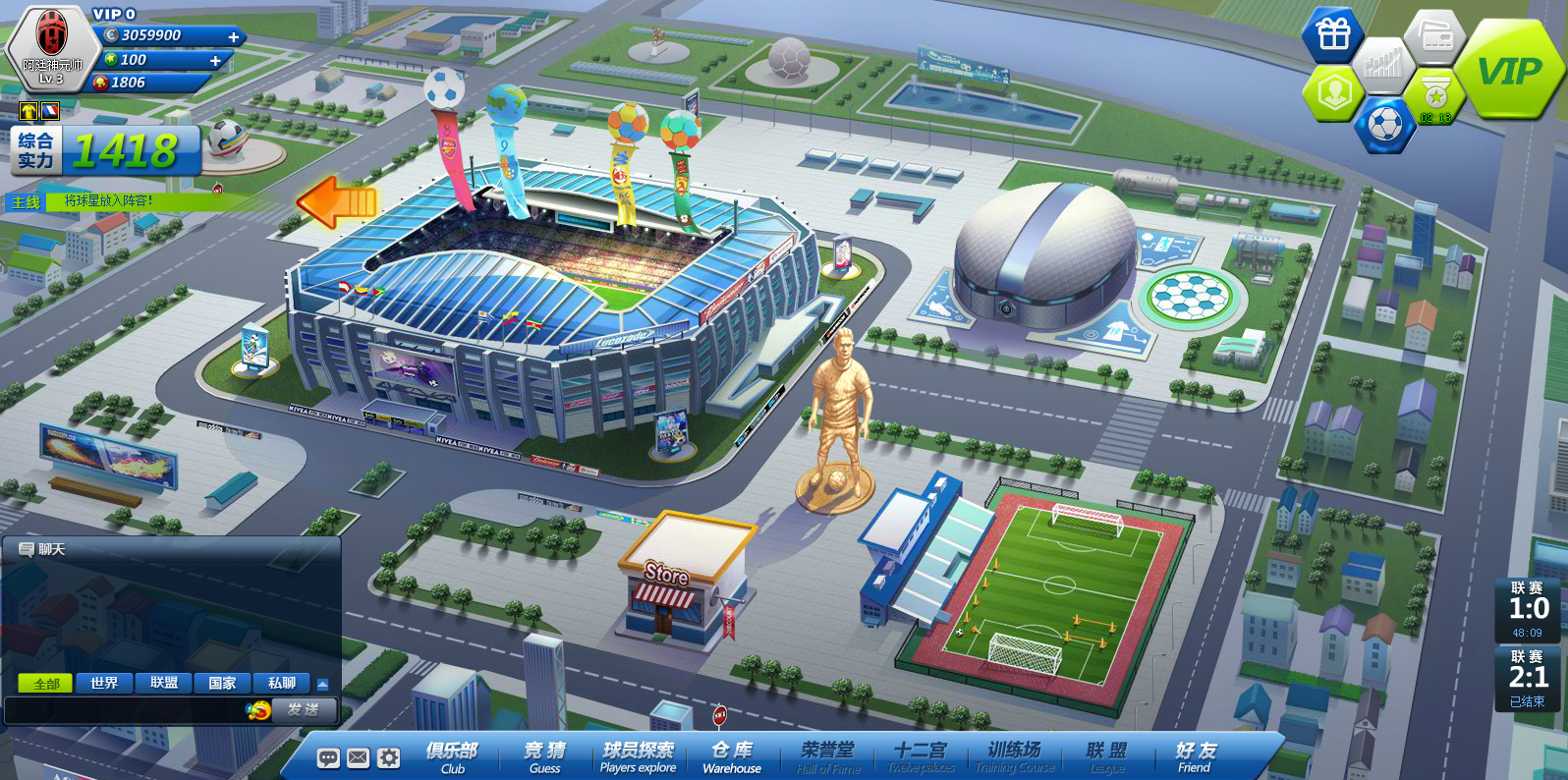Open the Club menu
The image size is (1568, 780).
452,756
